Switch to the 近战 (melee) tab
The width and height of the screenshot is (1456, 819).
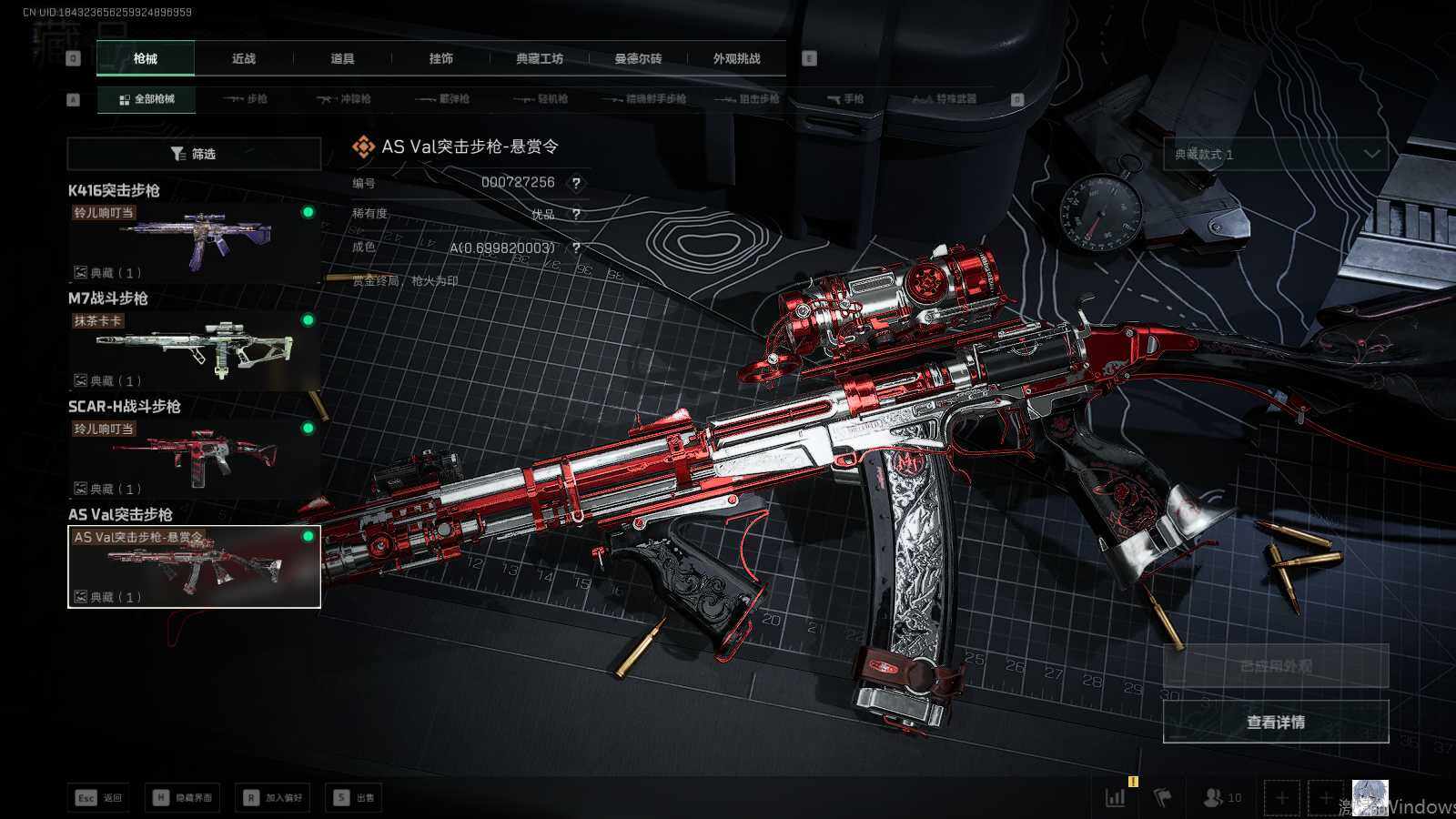coord(244,59)
